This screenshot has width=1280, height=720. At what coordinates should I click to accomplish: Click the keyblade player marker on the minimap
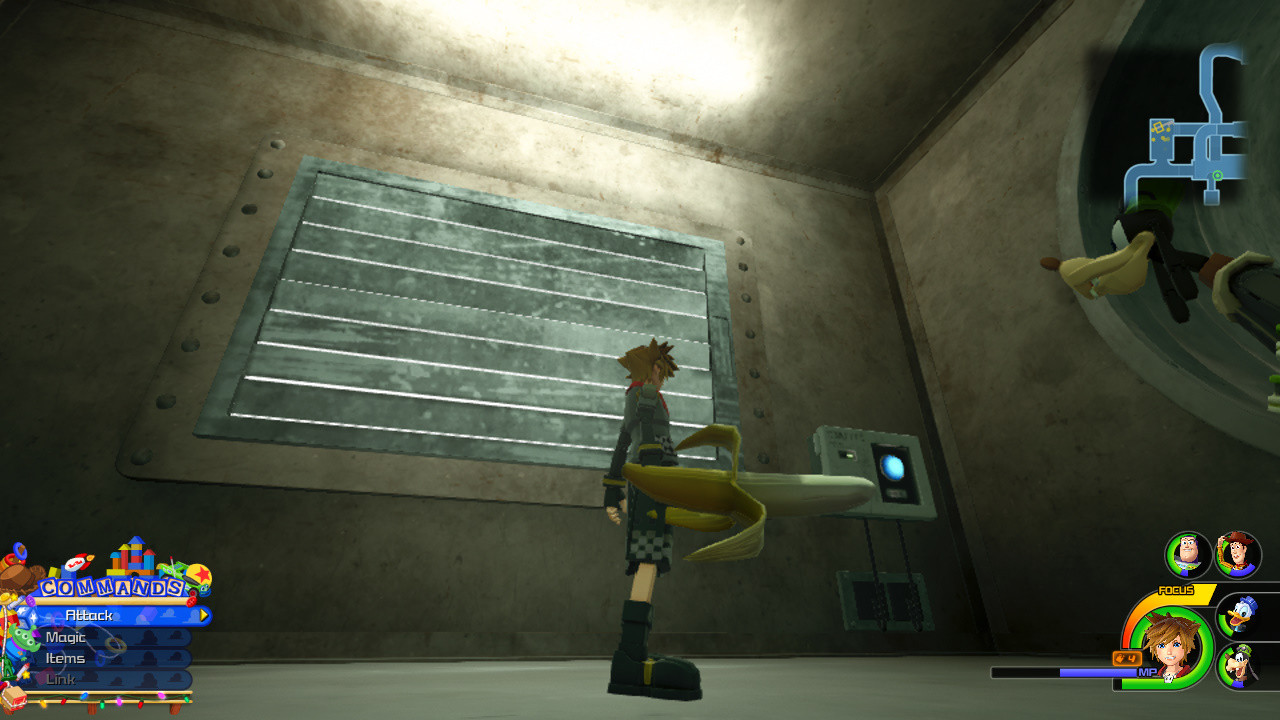click(x=1160, y=126)
